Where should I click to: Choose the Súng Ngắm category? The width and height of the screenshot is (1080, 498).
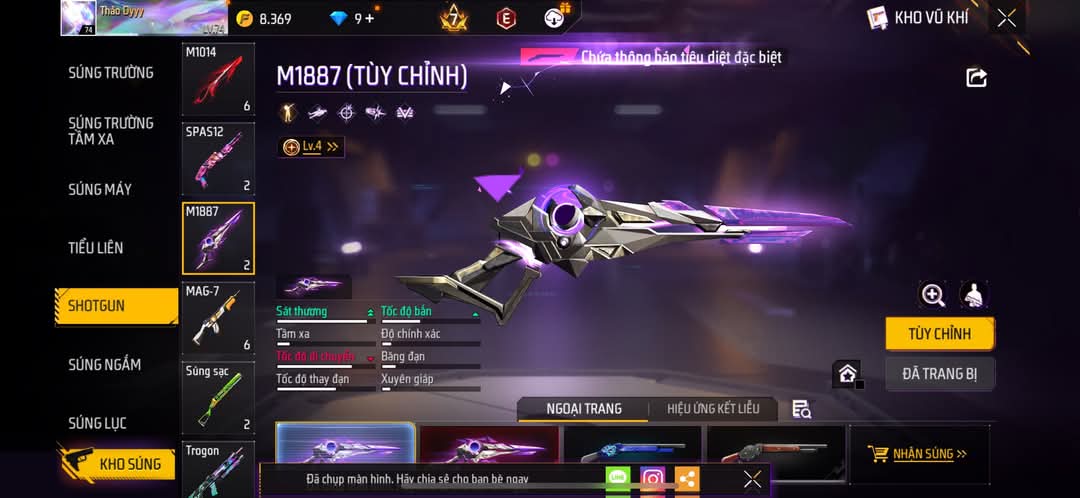click(104, 364)
